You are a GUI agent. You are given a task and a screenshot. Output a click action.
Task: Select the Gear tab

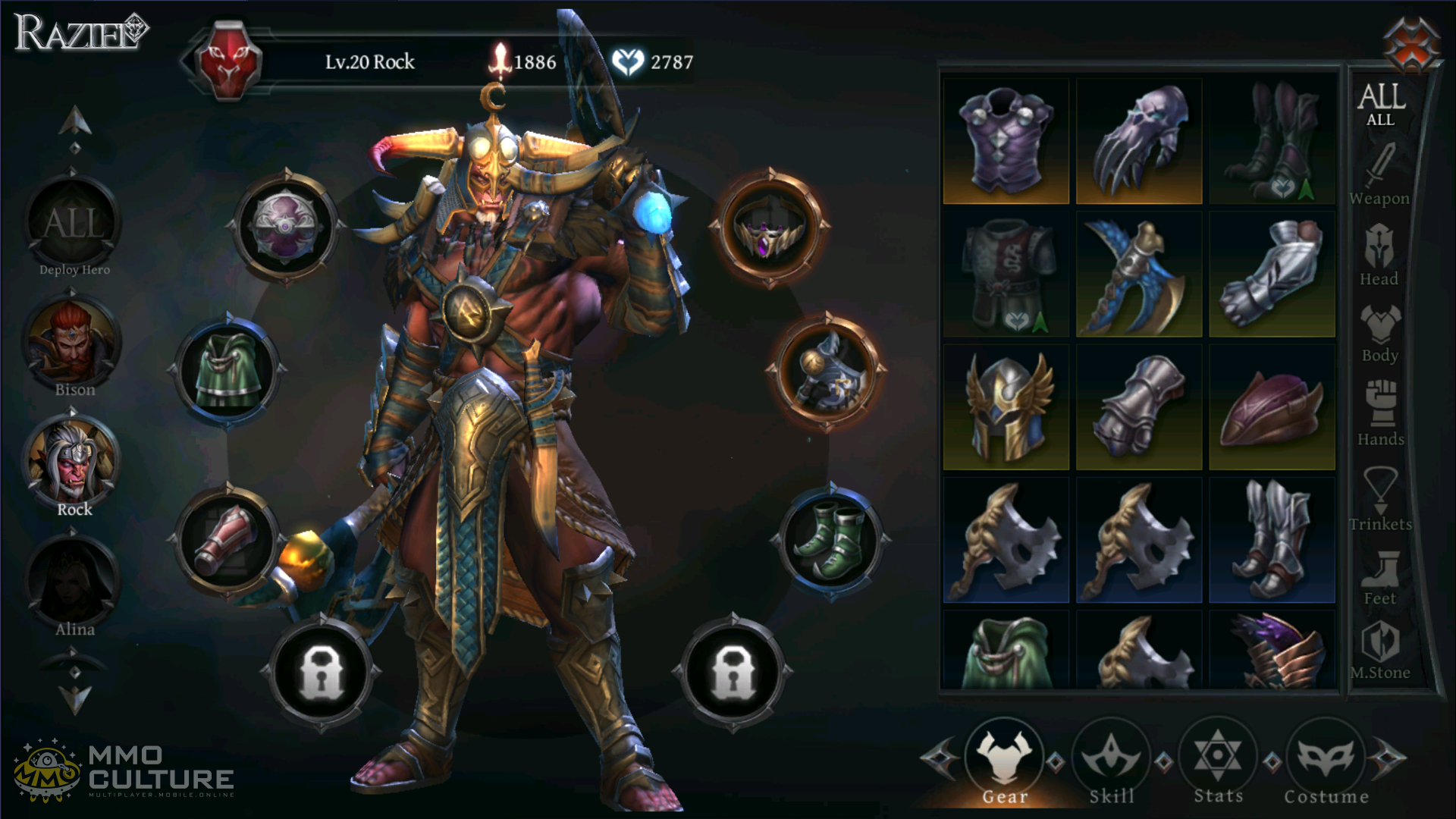tap(1004, 761)
